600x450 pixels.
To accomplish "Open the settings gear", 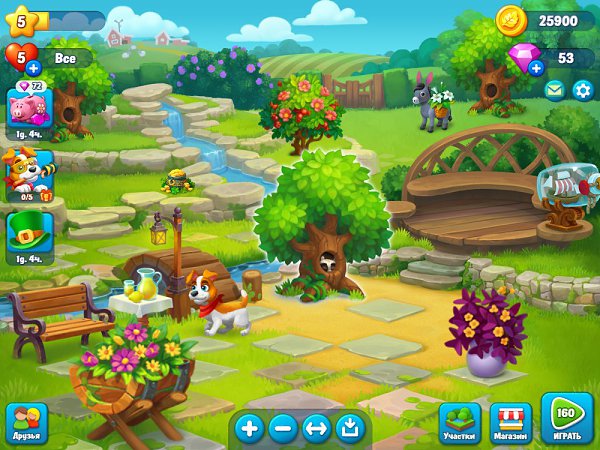I will [582, 90].
